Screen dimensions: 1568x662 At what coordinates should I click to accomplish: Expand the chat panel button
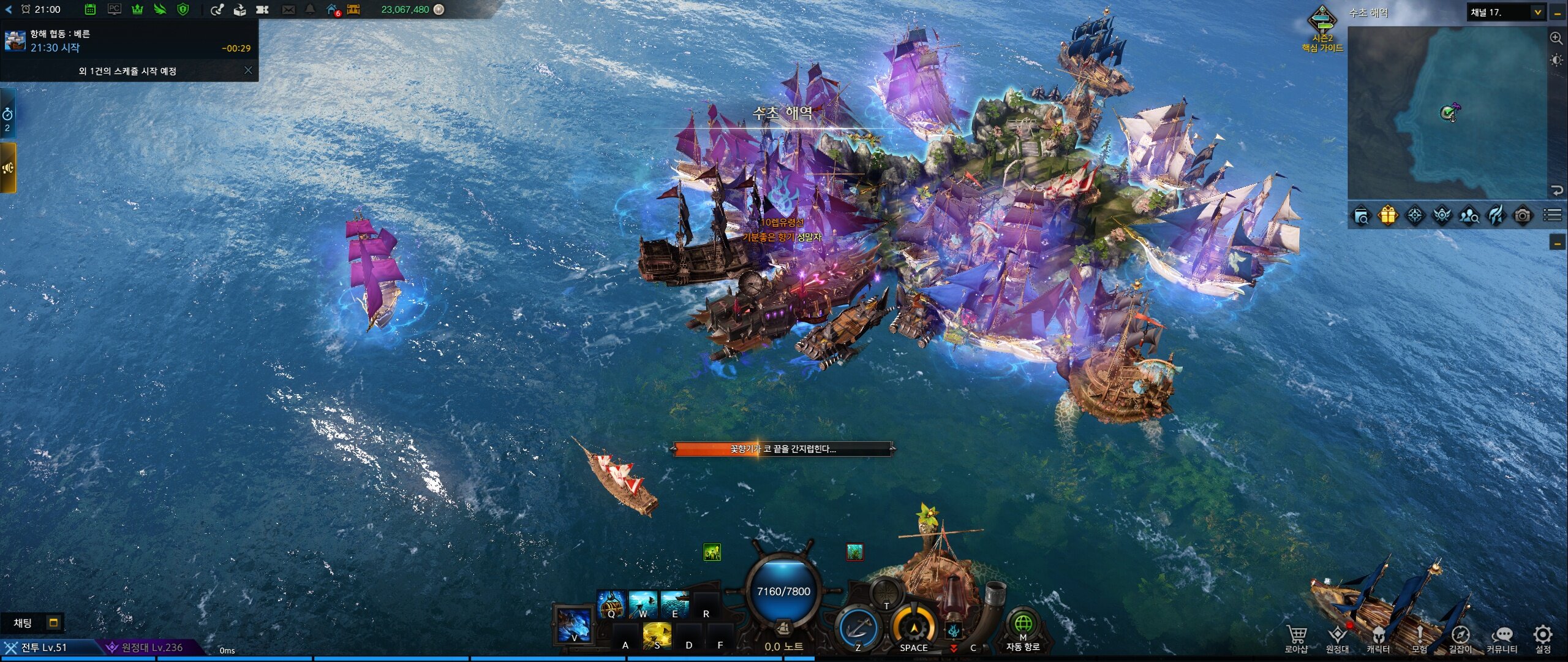pos(54,623)
